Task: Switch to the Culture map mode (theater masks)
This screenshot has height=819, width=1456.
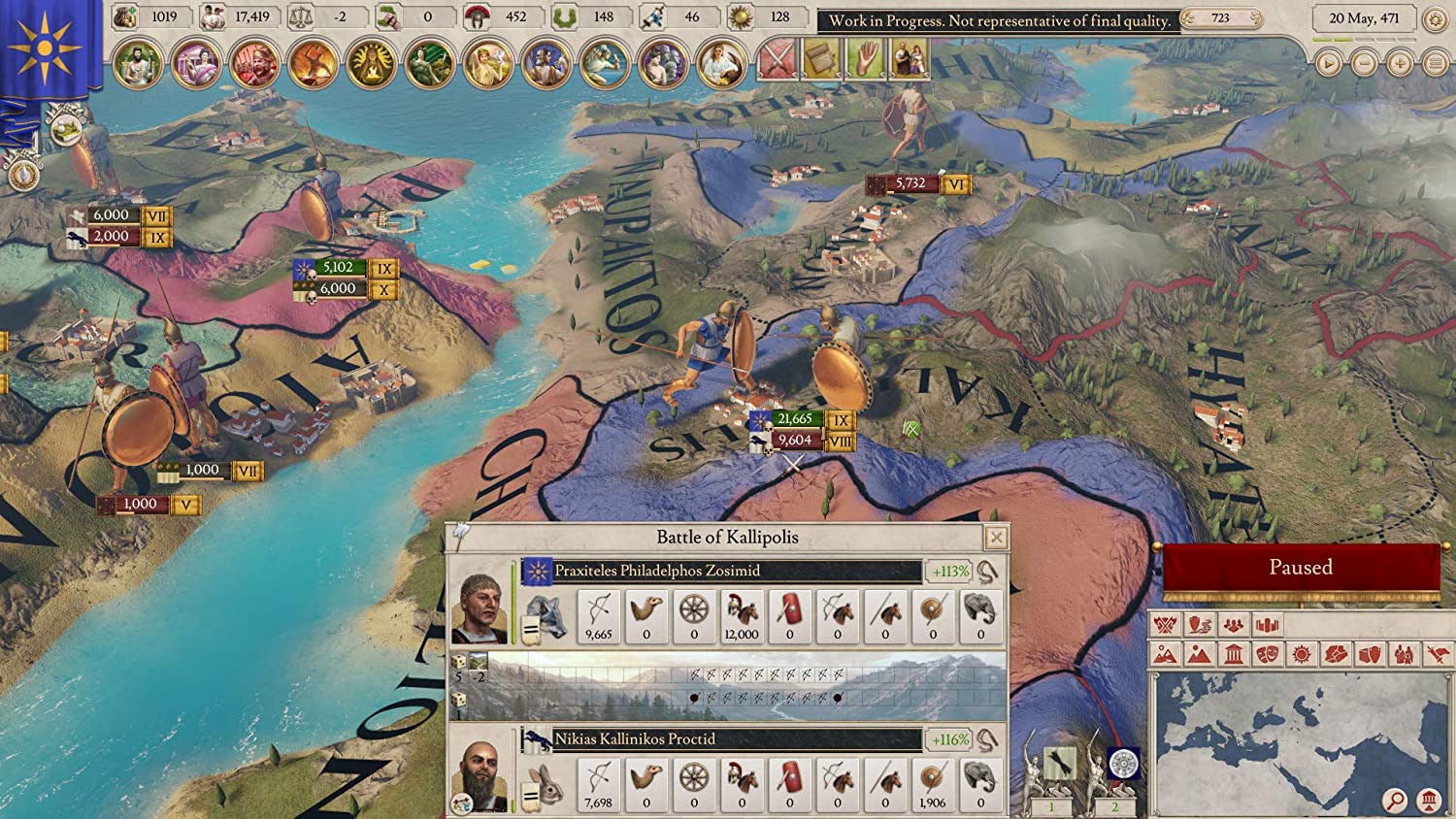Action: tap(1269, 653)
